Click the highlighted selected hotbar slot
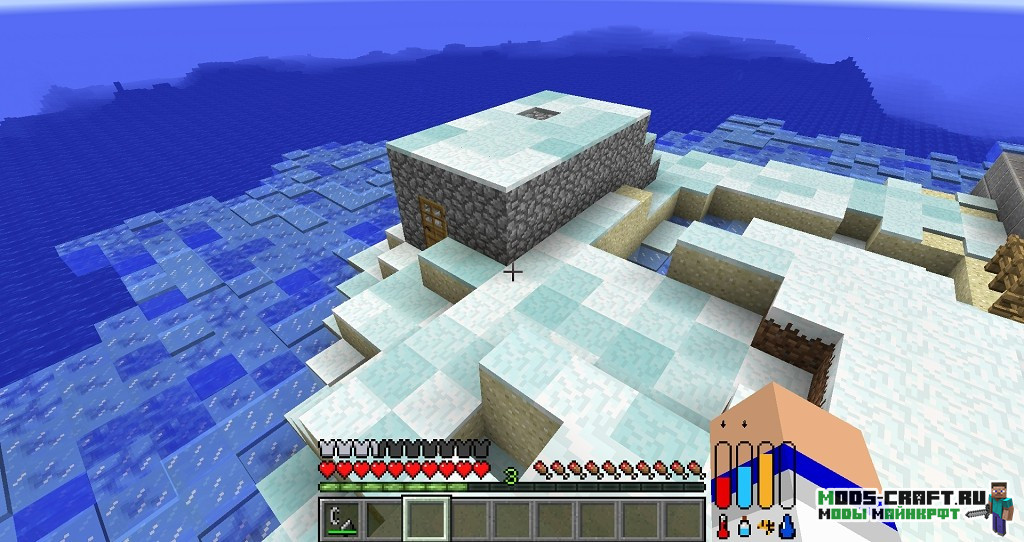Viewport: 1024px width, 542px height. [427, 519]
